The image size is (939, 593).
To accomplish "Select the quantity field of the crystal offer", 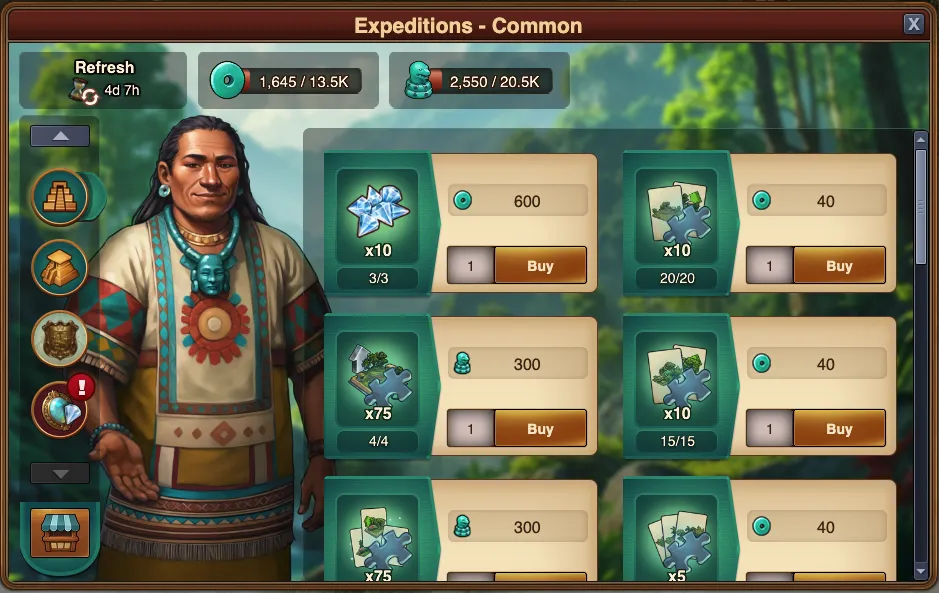I will 470,267.
